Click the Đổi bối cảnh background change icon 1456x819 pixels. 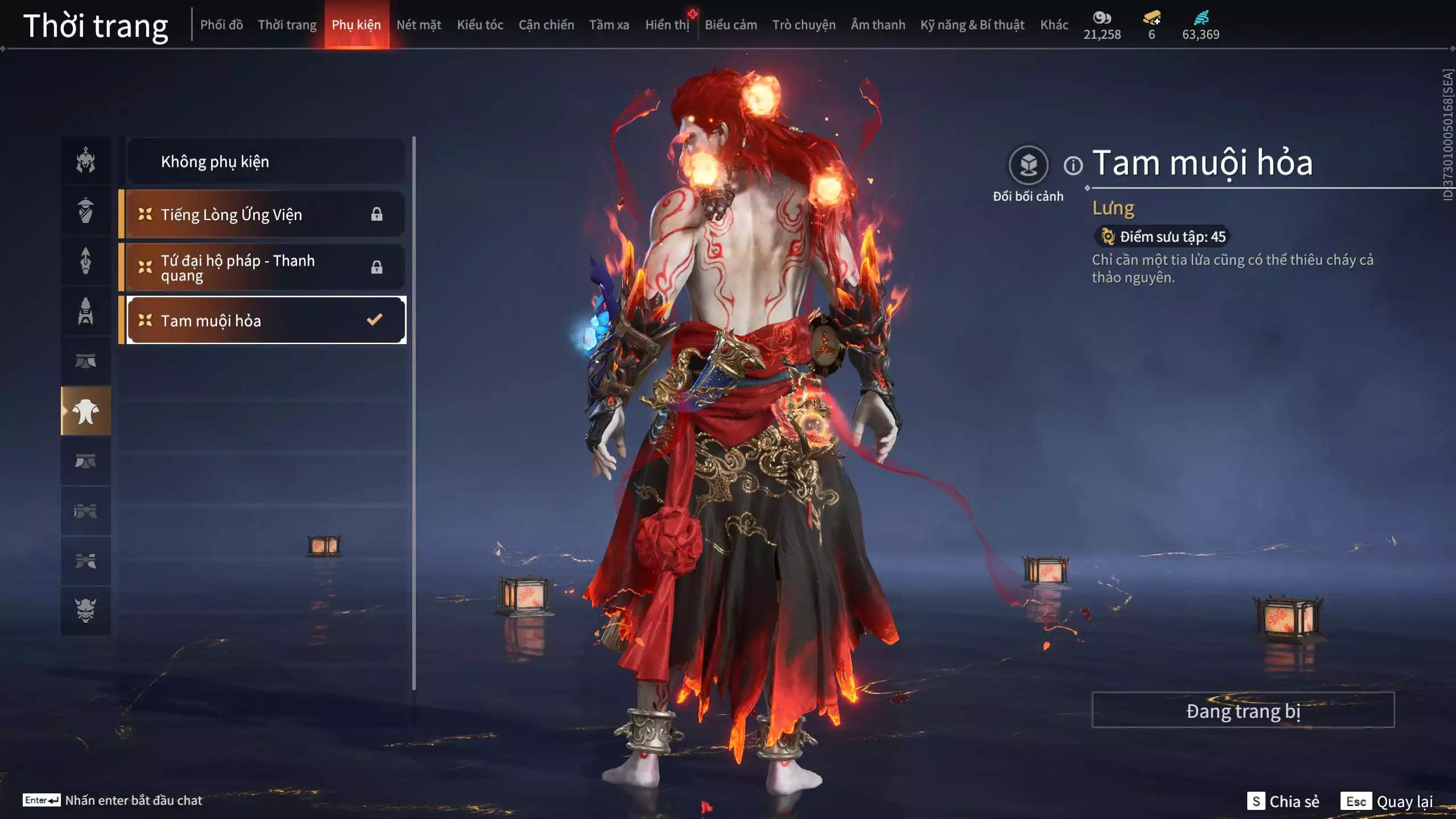pyautogui.click(x=1027, y=166)
